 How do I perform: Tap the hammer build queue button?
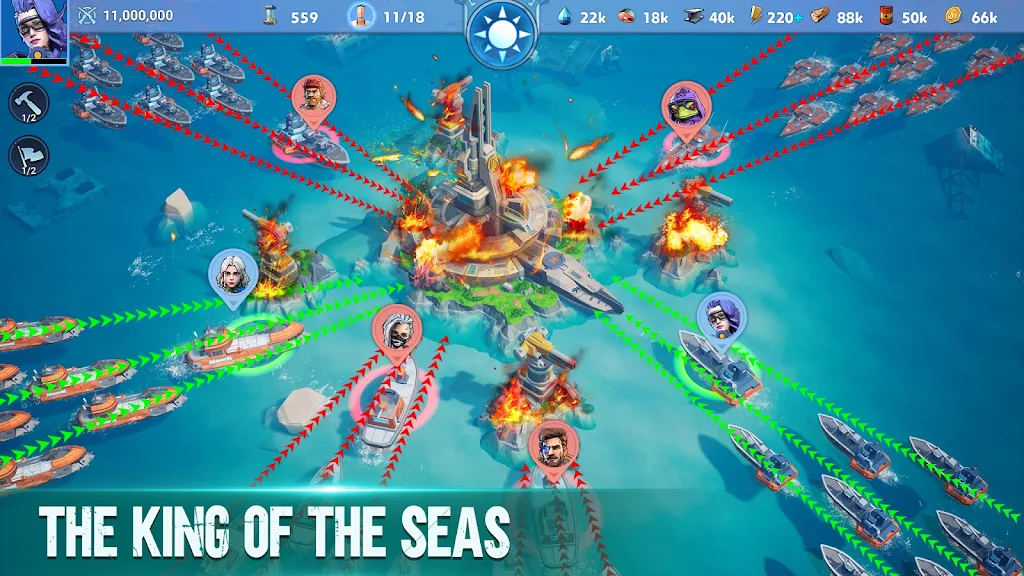[28, 103]
